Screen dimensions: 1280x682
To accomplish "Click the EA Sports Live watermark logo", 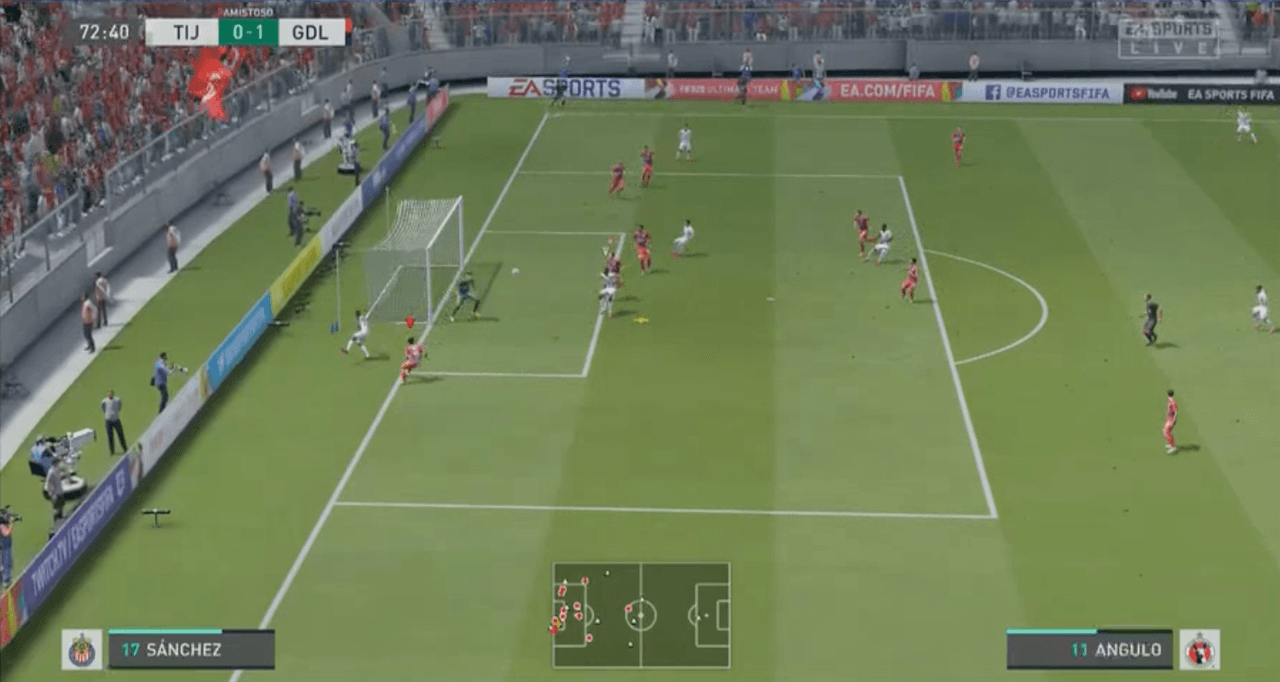I will (x=1168, y=38).
